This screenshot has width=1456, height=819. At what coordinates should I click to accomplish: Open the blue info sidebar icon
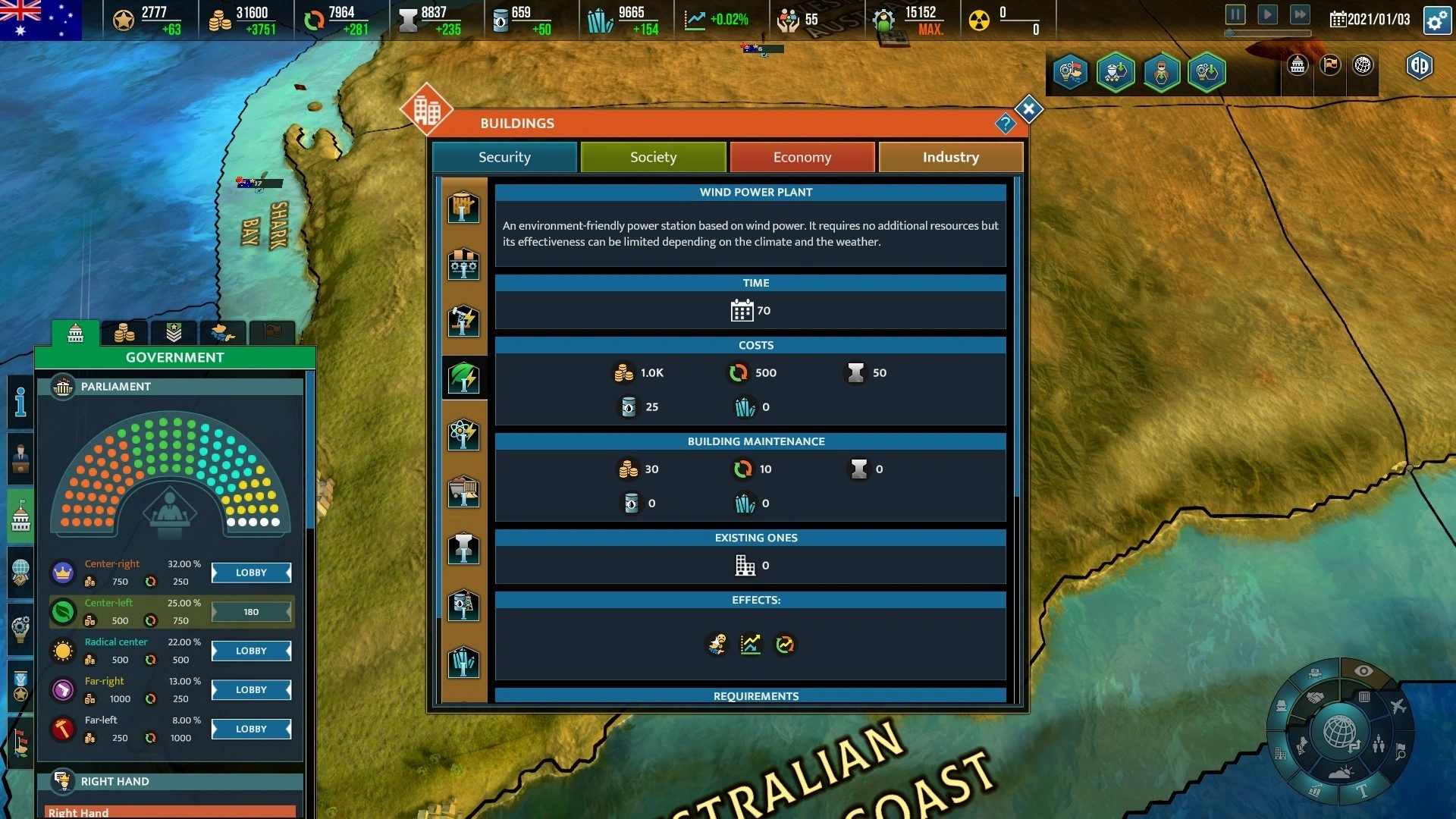20,402
